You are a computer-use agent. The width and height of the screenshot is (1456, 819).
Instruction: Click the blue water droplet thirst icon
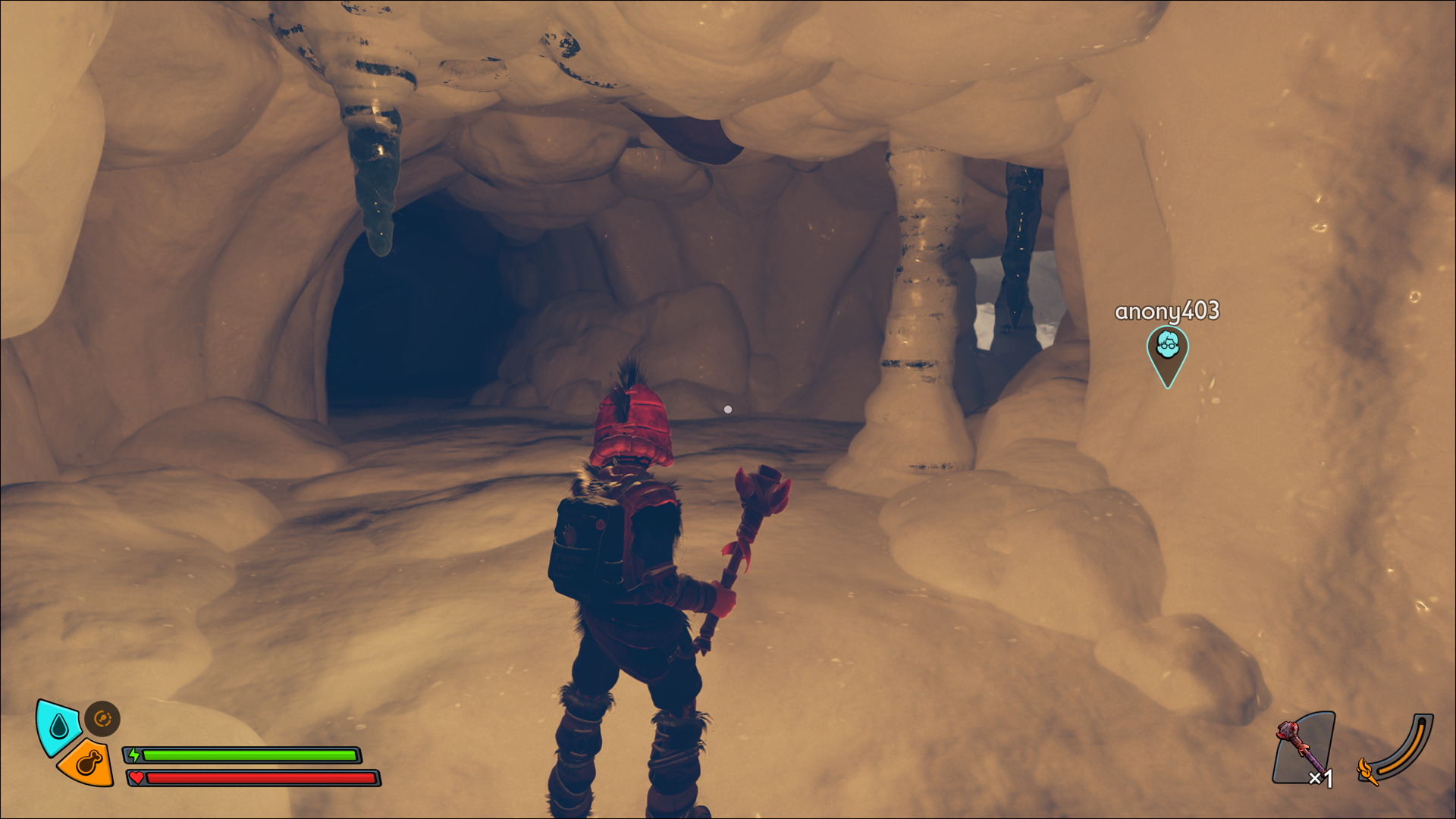(58, 727)
